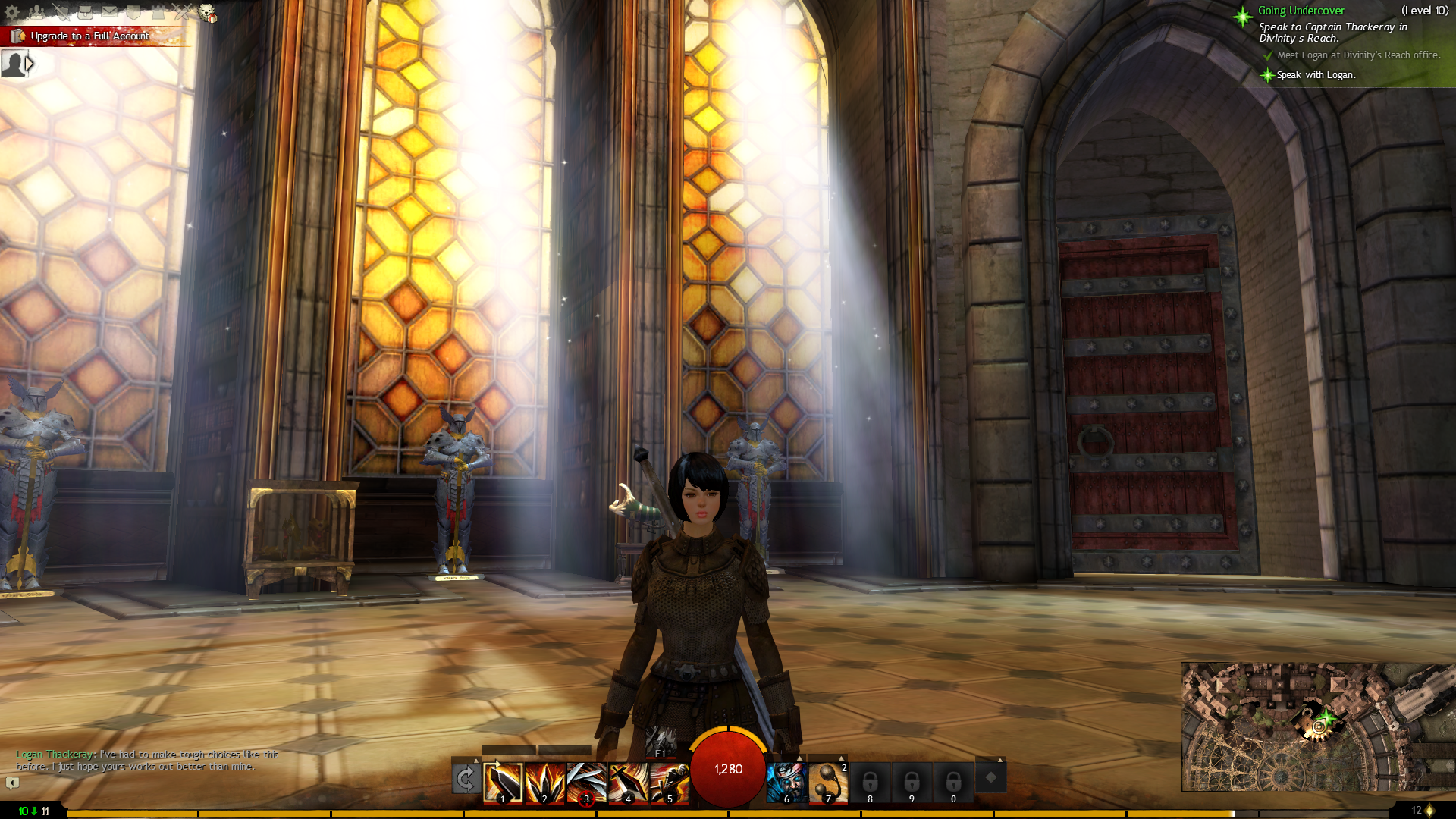Screen dimensions: 1456x819
Task: Open the game menu gear icon
Action: [x=12, y=12]
